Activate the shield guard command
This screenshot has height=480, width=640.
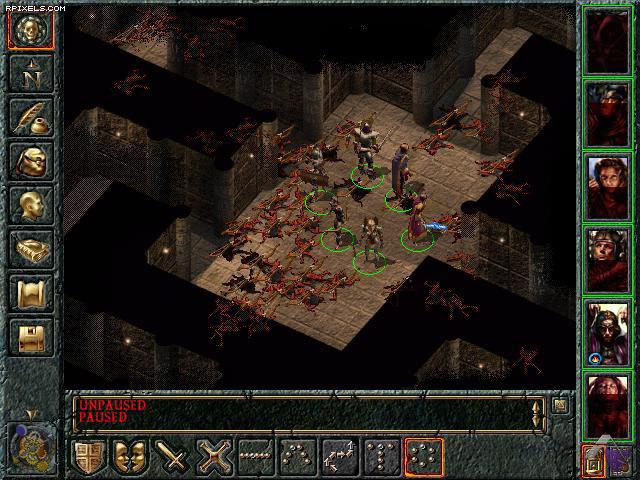click(90, 458)
